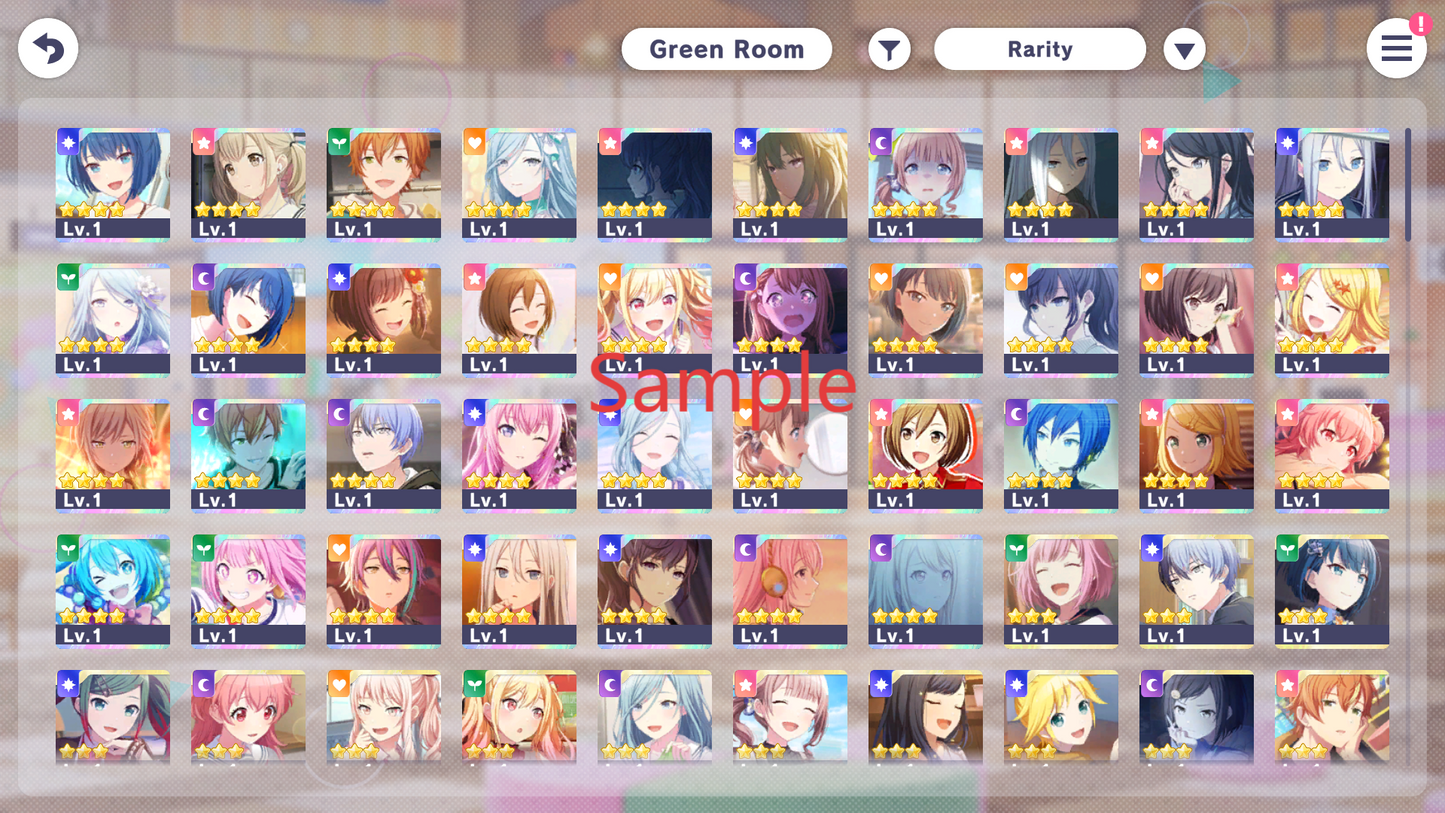1445x813 pixels.
Task: Tap the heart attribute badge in the first row
Action: click(x=474, y=142)
